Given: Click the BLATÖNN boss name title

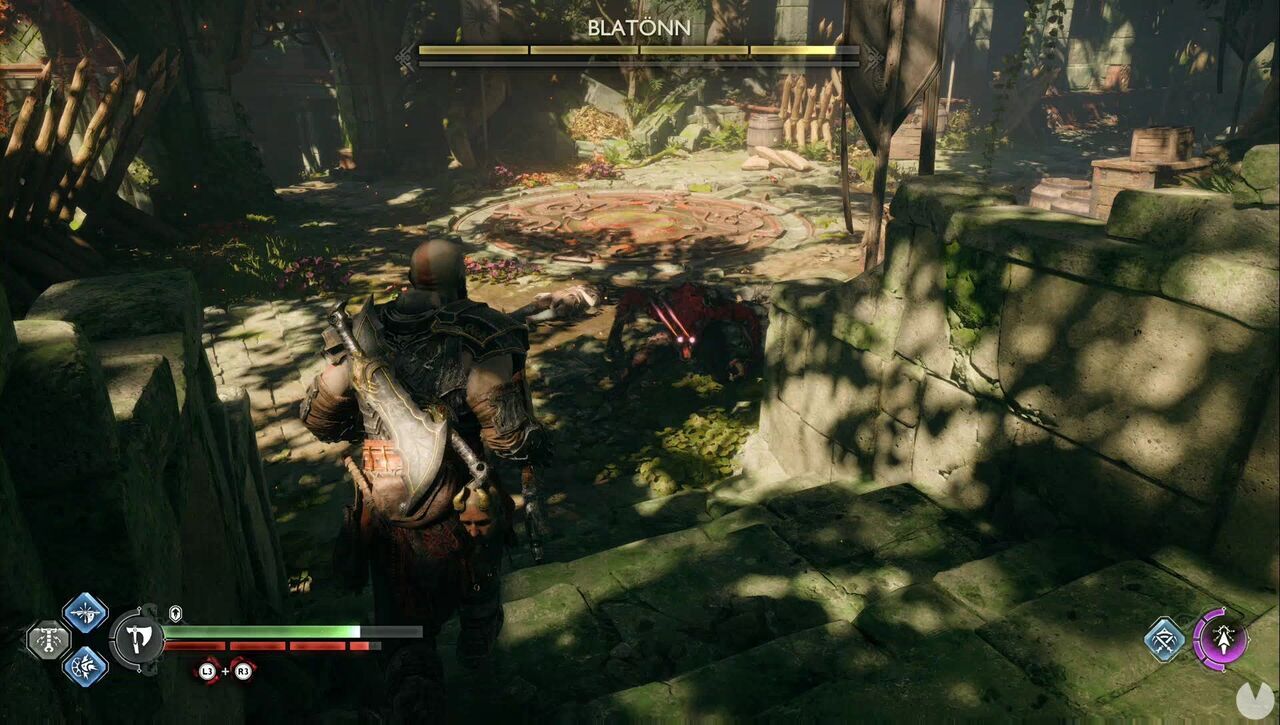Looking at the screenshot, I should coord(639,28).
